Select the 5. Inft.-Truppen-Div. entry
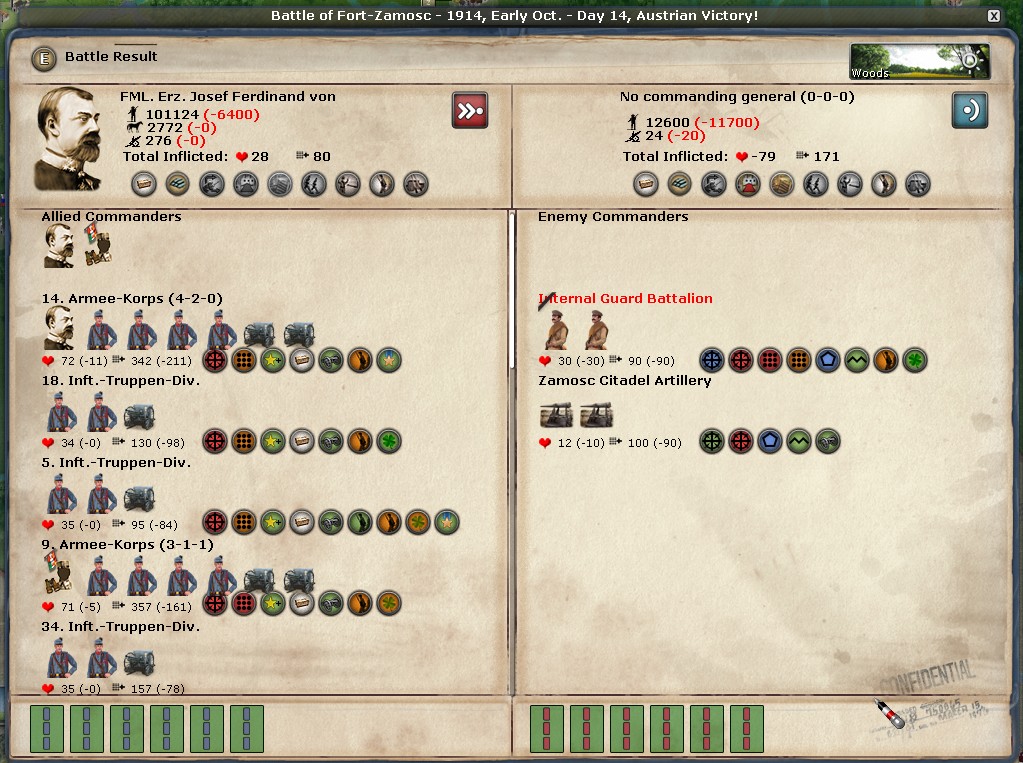The height and width of the screenshot is (763, 1023). pos(116,463)
